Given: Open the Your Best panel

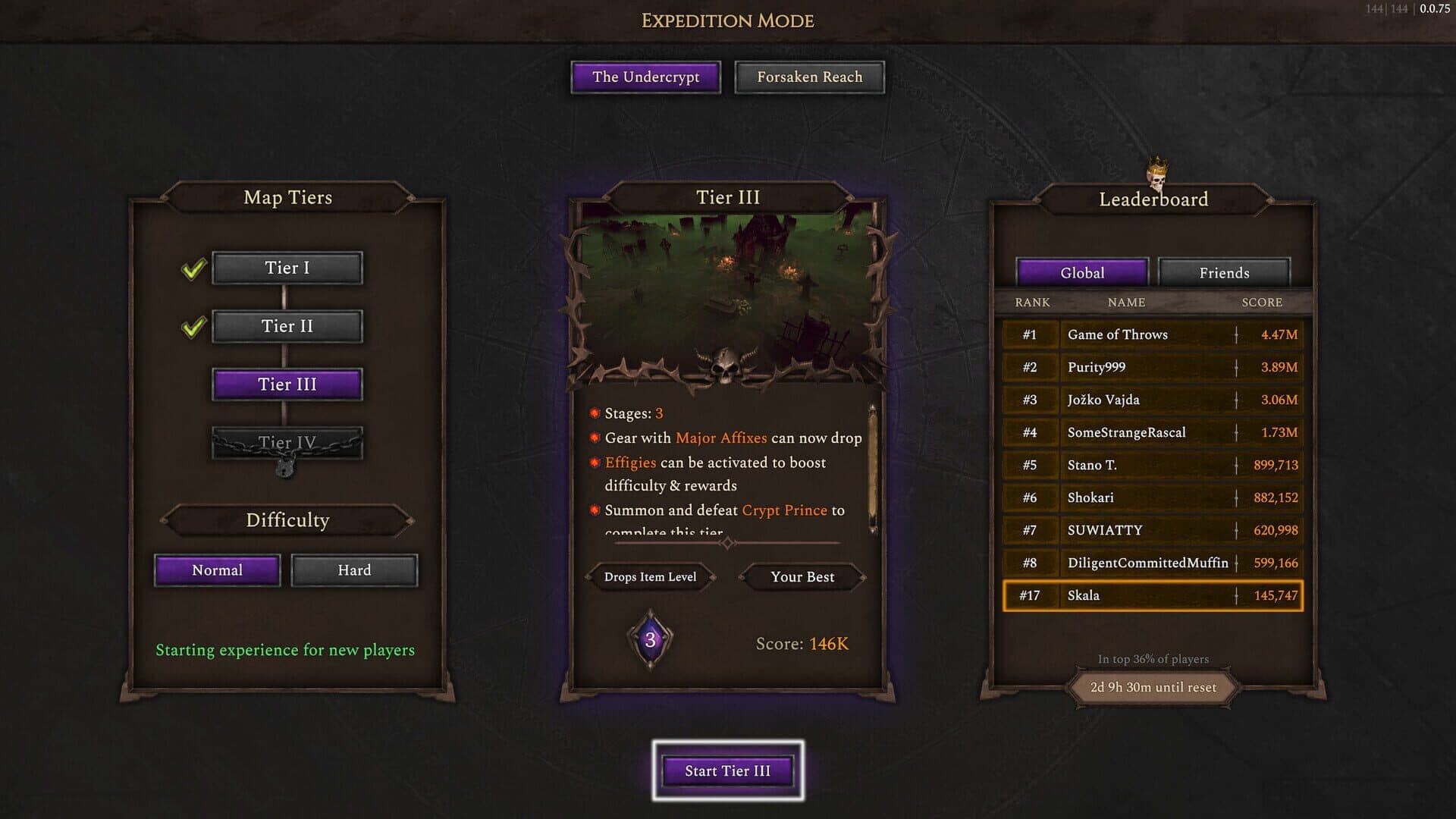Looking at the screenshot, I should pos(802,577).
